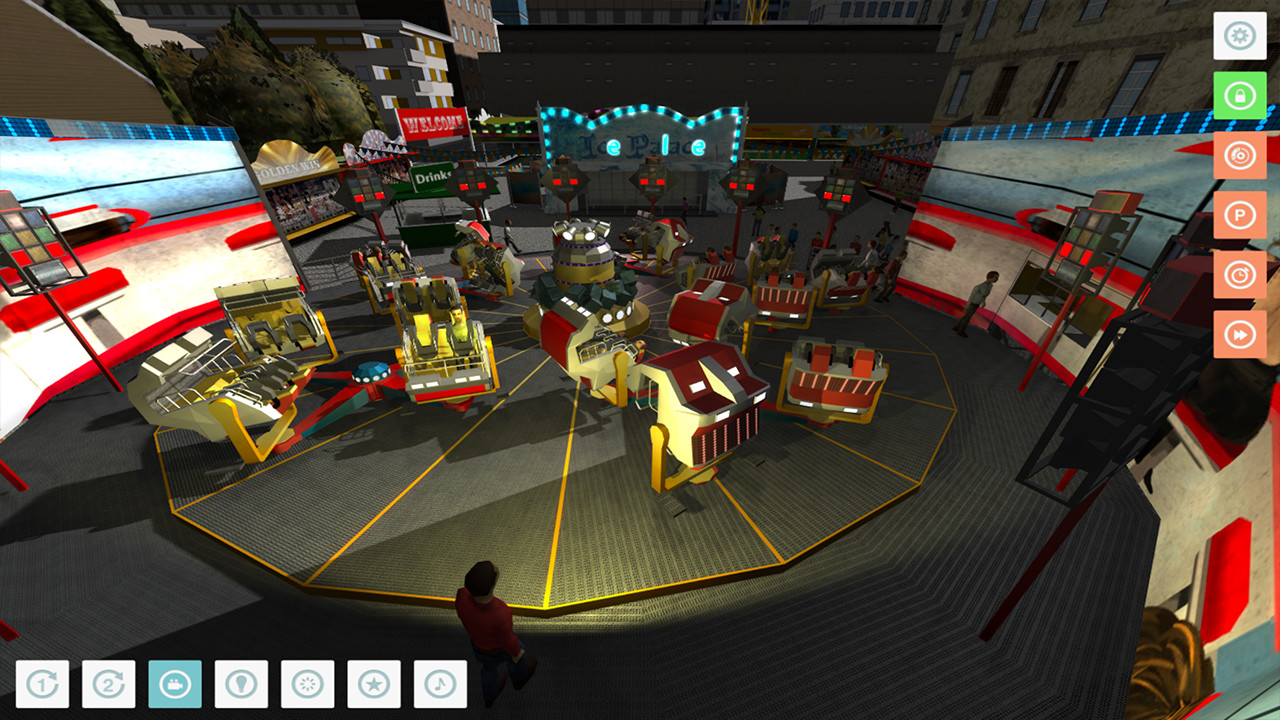Activate the P parking control

coord(1240,214)
